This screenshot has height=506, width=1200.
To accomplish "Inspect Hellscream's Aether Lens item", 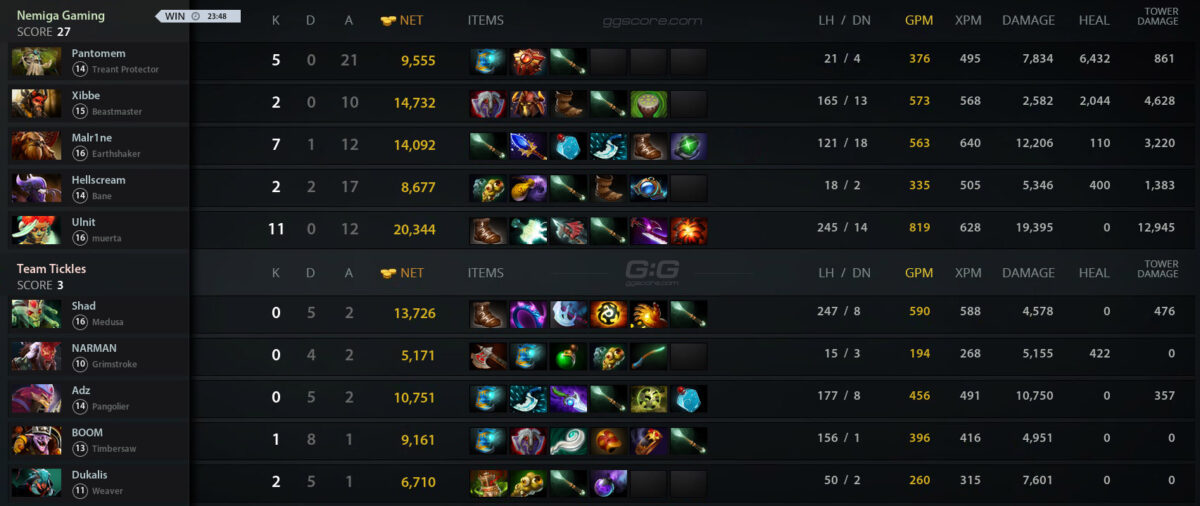I will pyautogui.click(x=648, y=188).
